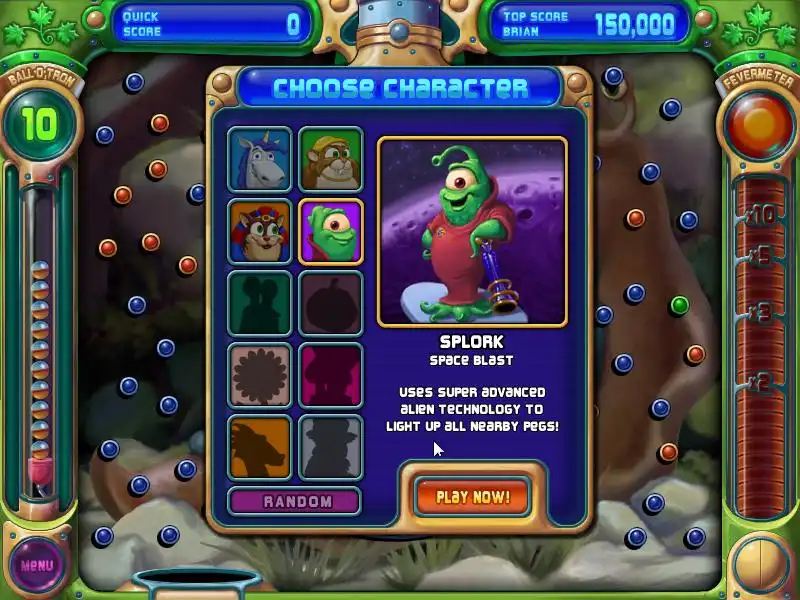This screenshot has width=800, height=600.
Task: Choose the beaver character portrait
Action: [331, 159]
